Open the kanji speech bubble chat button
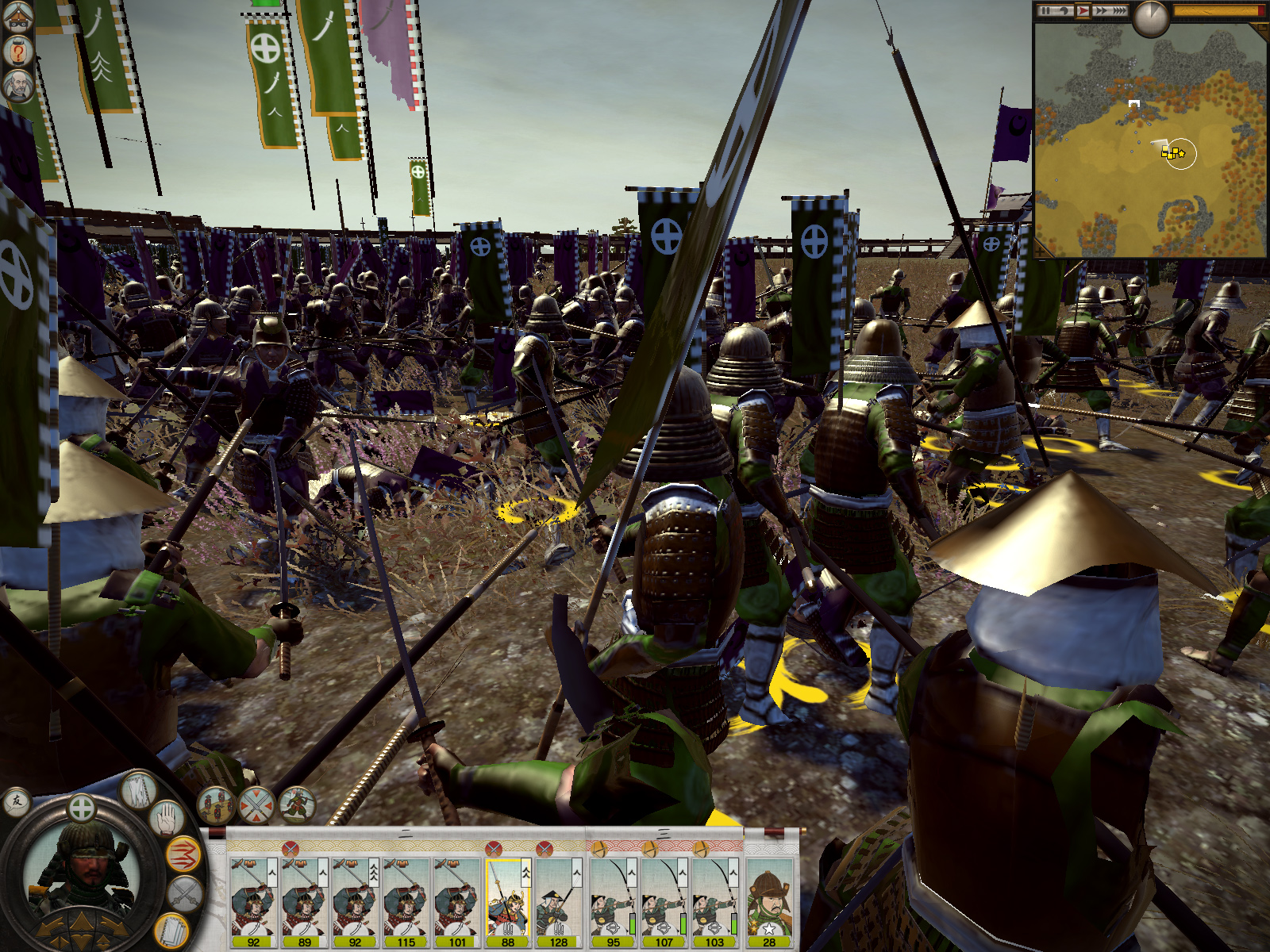Viewport: 1270px width, 952px height. pyautogui.click(x=17, y=802)
